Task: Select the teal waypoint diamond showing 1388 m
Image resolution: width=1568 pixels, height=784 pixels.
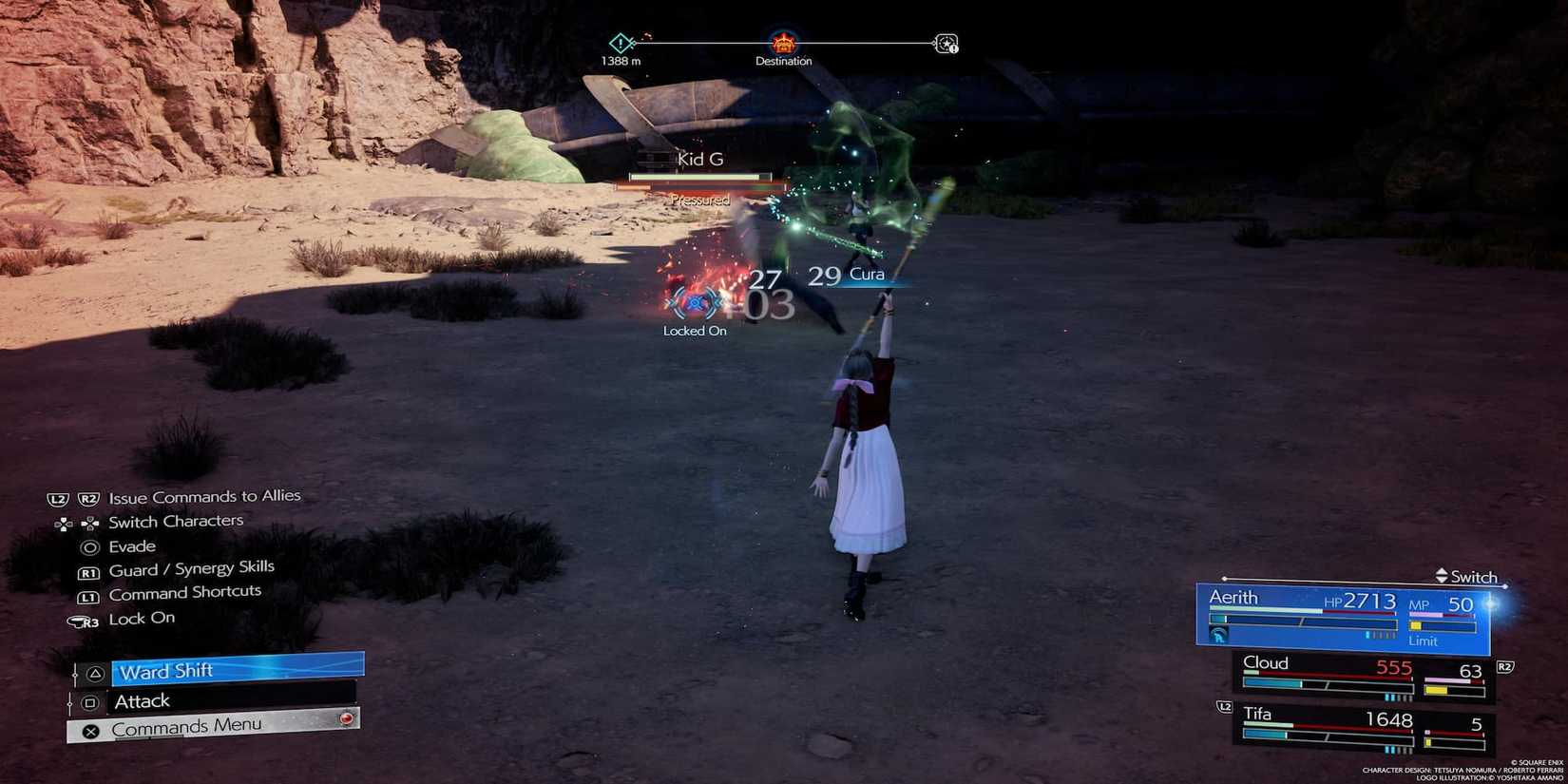Action: click(621, 43)
